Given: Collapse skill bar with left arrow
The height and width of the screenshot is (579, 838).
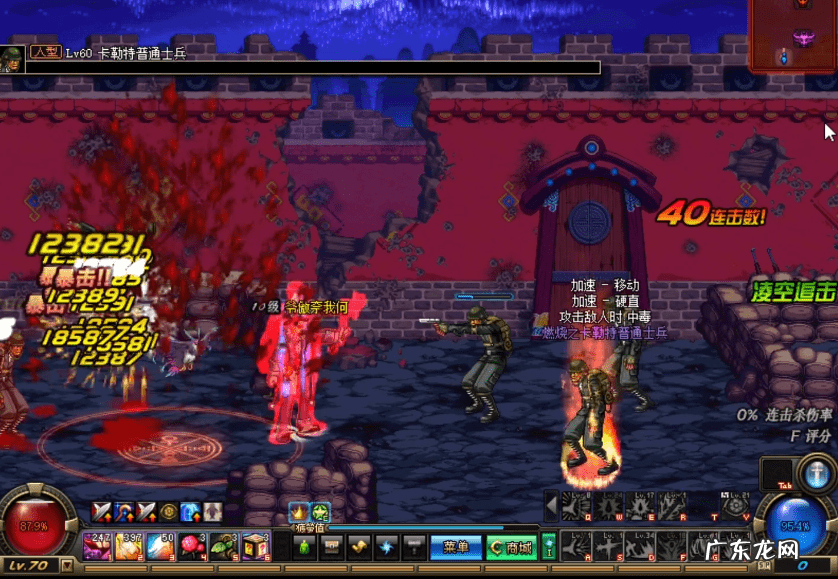Looking at the screenshot, I should [550, 506].
